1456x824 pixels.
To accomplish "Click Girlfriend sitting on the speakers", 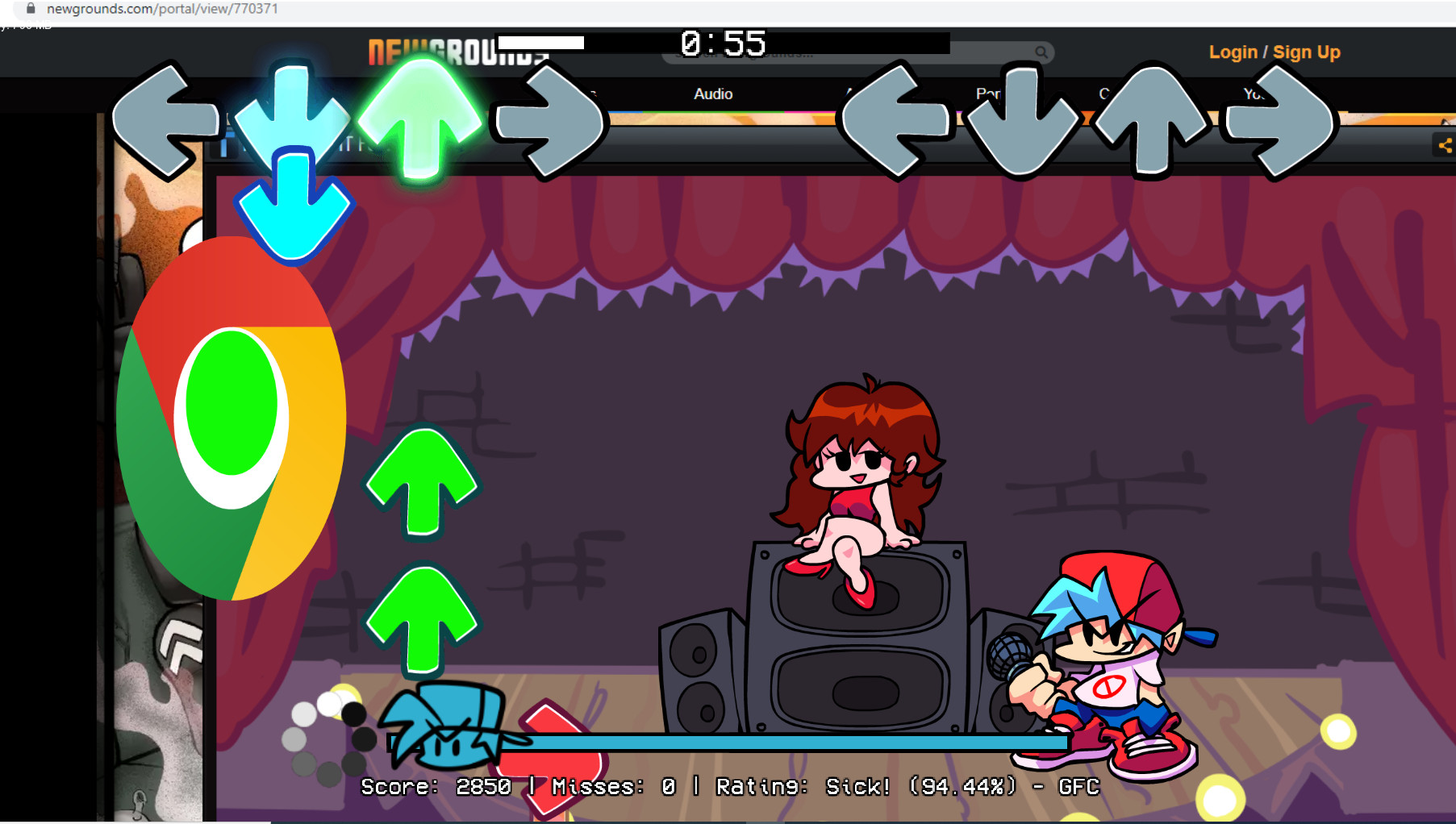I will pyautogui.click(x=855, y=476).
